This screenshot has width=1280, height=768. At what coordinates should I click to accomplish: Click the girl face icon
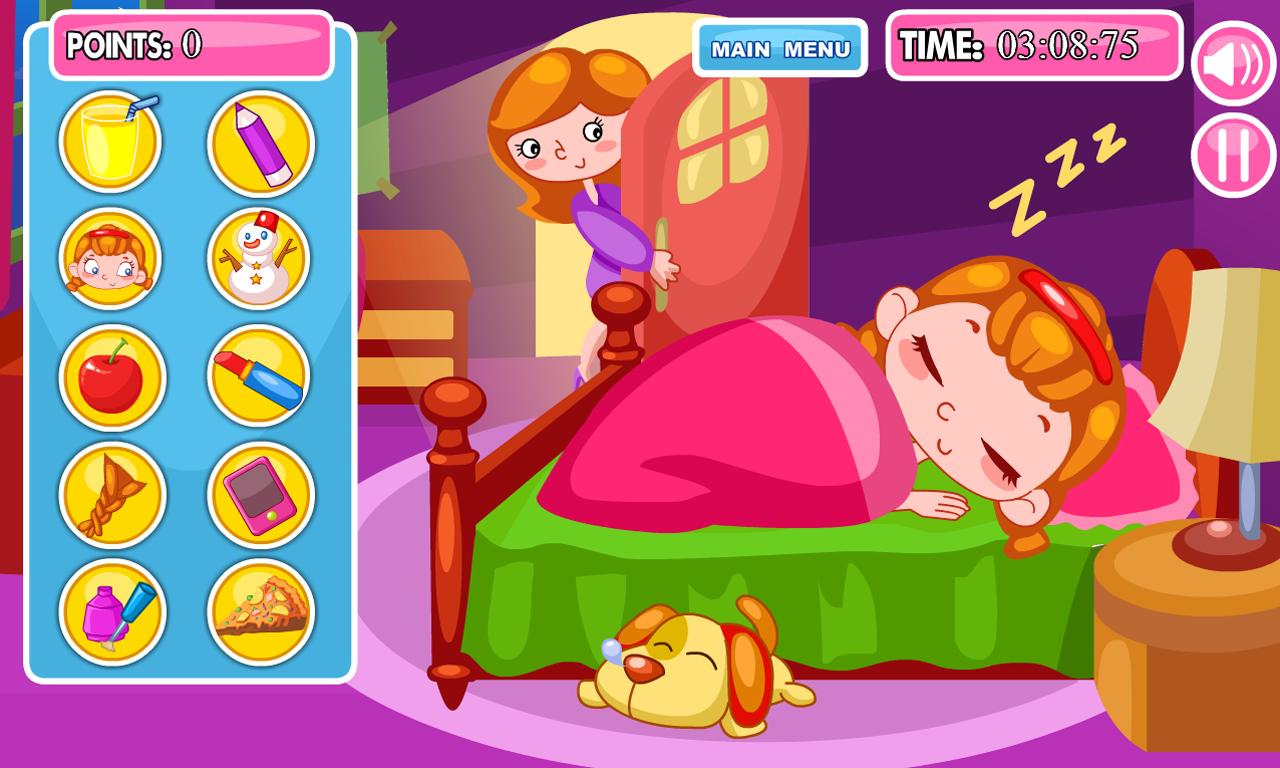(110, 258)
